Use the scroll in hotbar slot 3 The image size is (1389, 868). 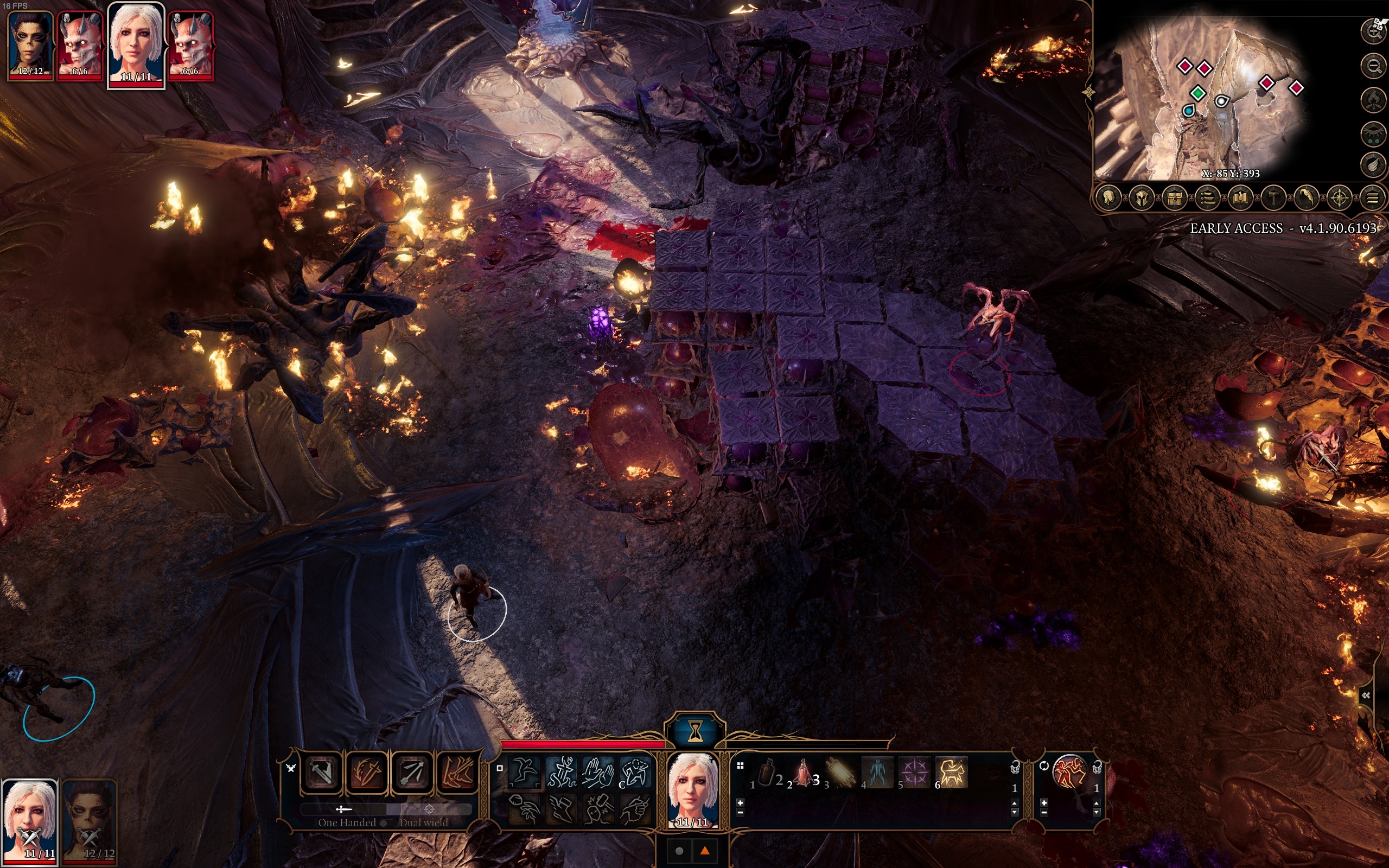click(x=840, y=773)
